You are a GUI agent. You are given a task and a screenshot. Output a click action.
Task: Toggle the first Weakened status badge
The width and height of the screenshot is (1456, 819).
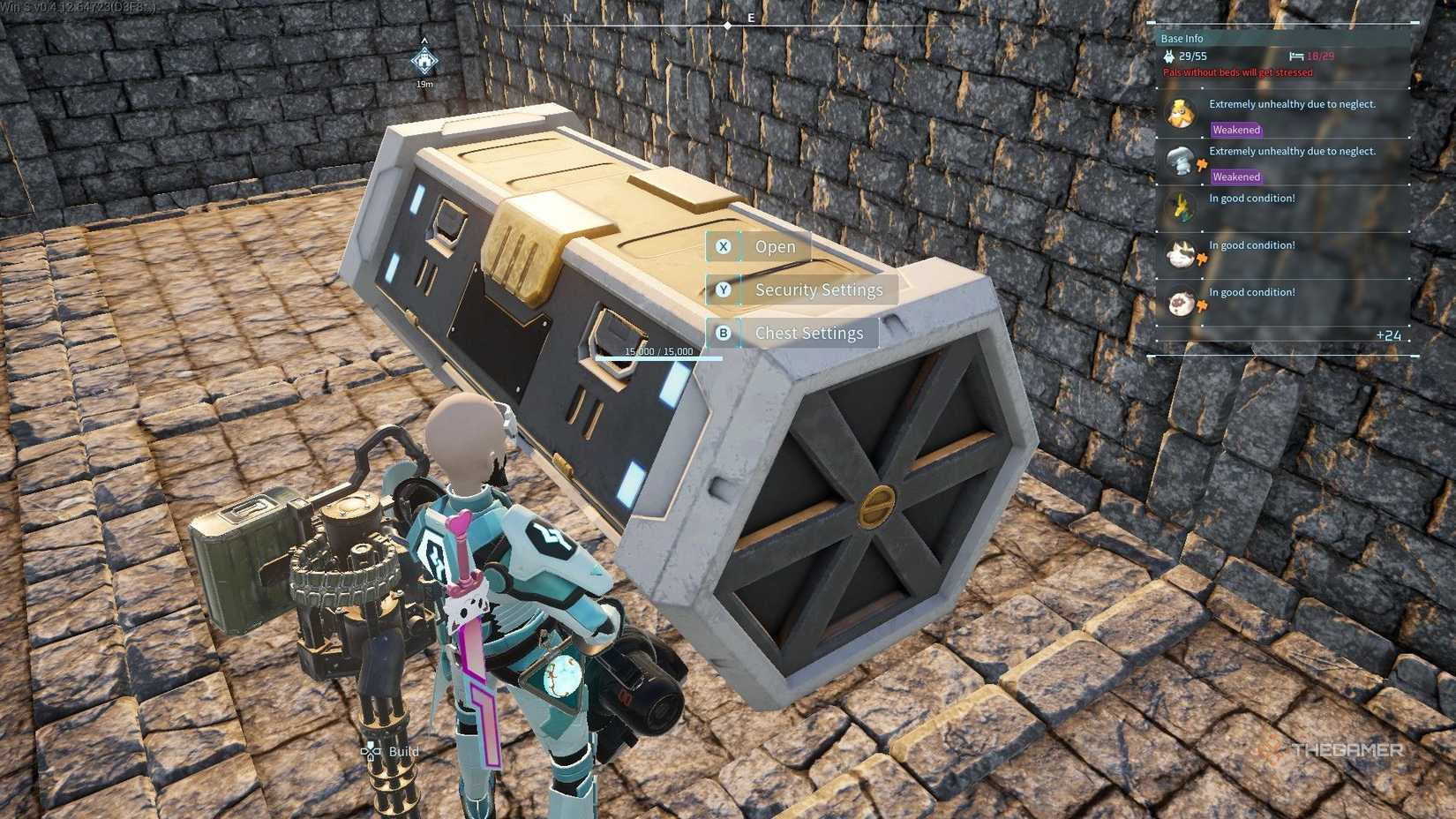click(x=1235, y=129)
